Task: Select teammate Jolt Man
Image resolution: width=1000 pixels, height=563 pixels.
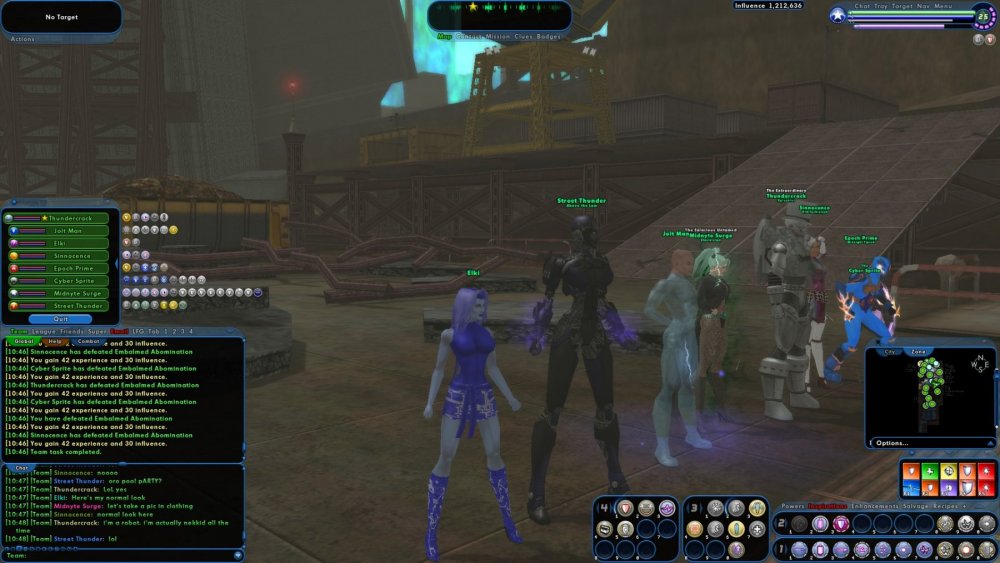Action: pos(66,231)
